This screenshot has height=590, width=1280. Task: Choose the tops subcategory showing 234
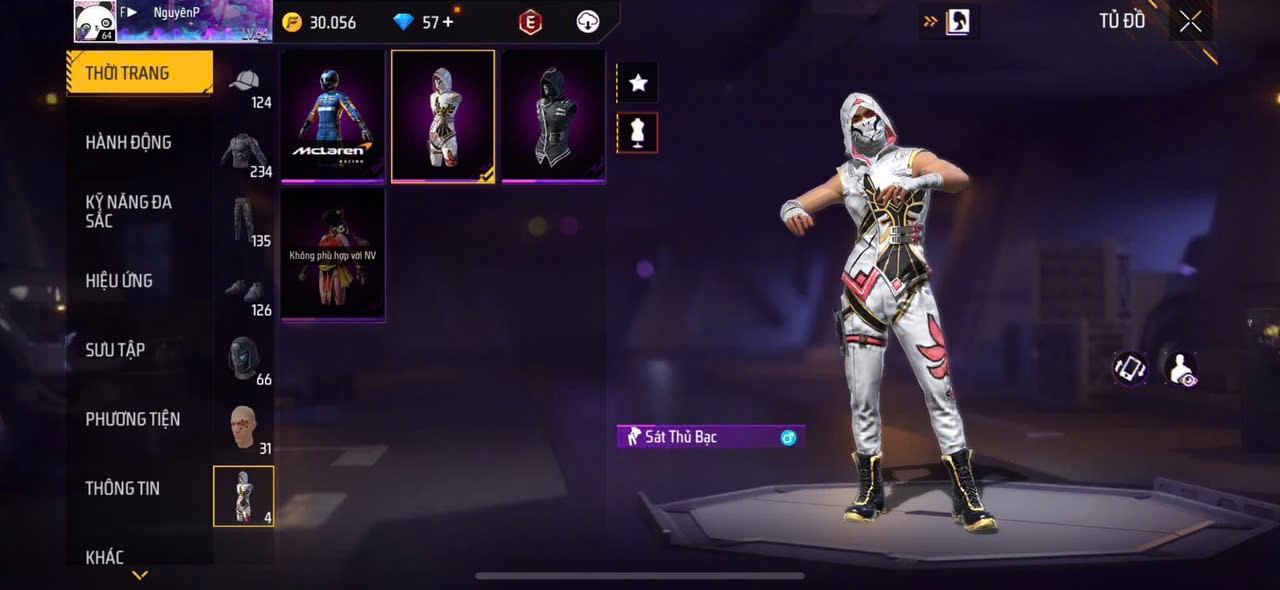coord(245,155)
